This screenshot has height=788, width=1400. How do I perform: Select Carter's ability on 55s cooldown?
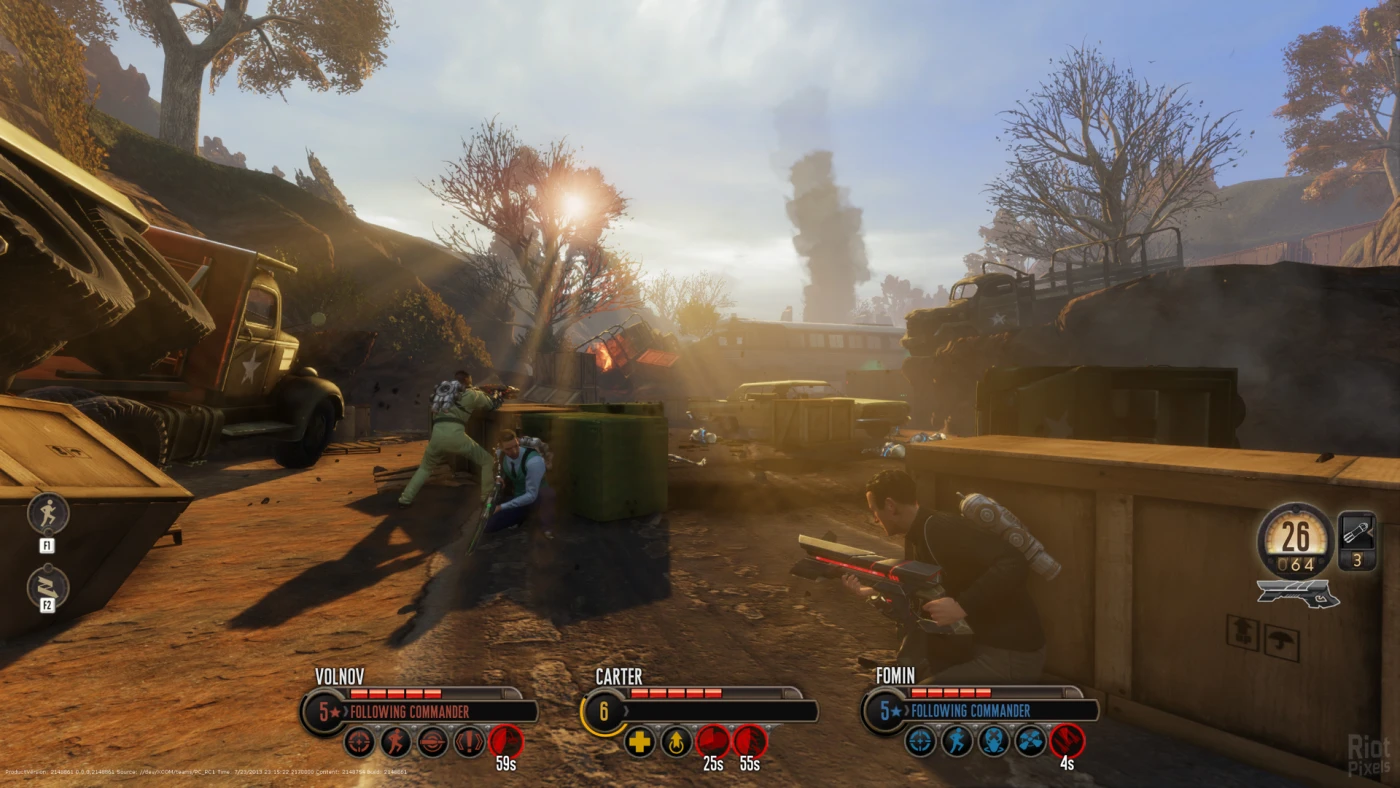[750, 742]
